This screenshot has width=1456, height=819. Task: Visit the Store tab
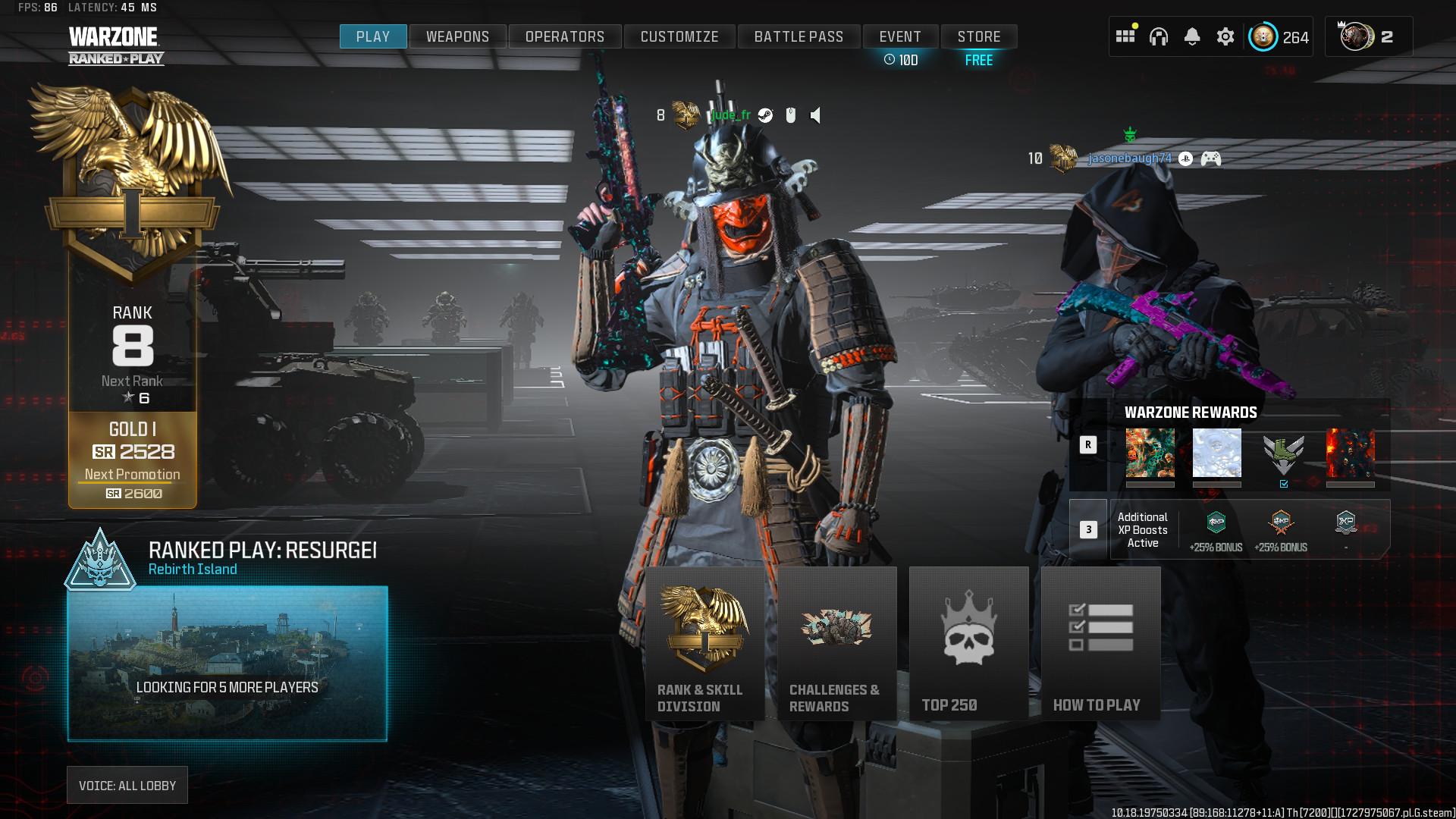click(x=979, y=36)
